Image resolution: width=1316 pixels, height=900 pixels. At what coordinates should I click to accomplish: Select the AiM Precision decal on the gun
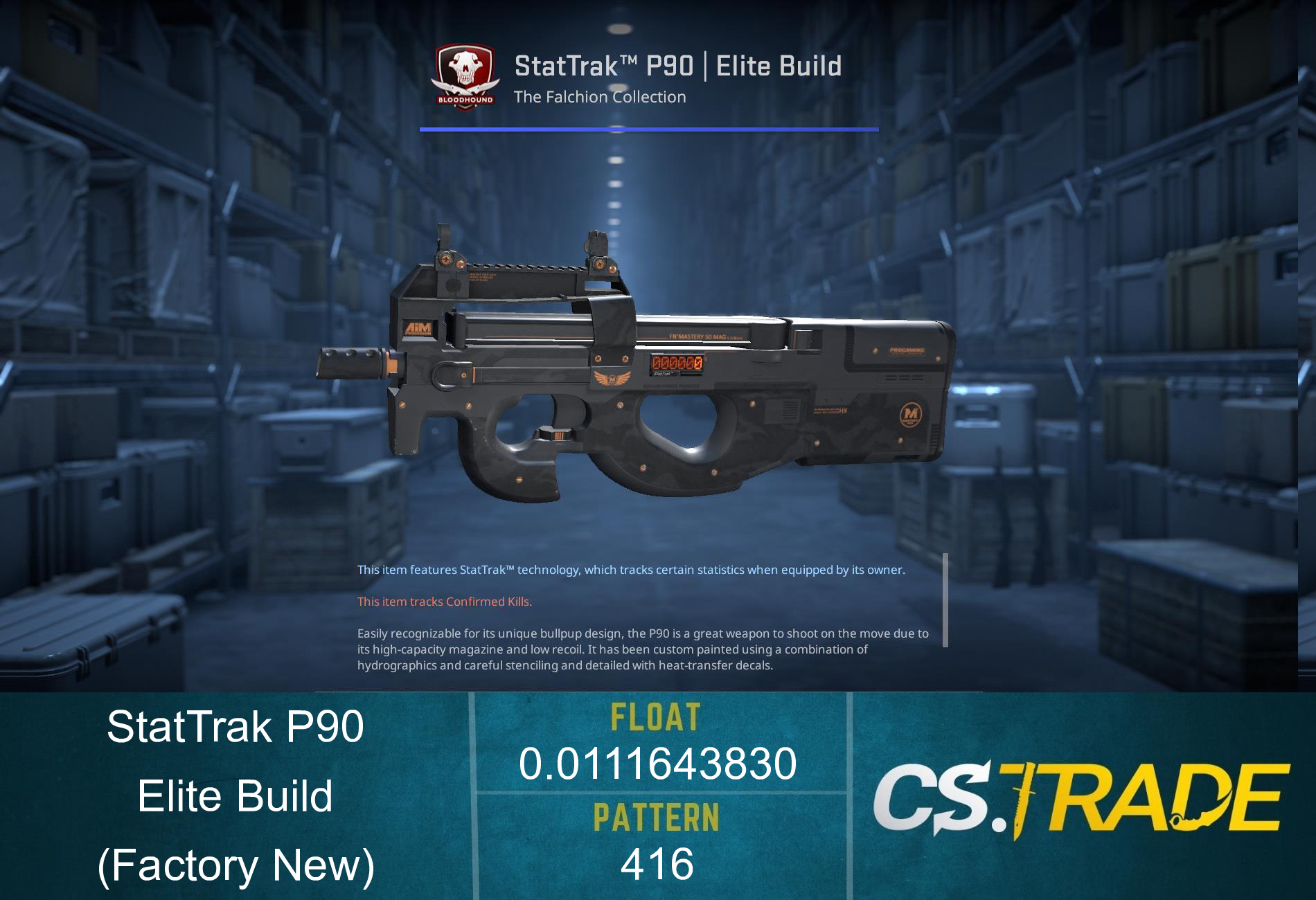coord(418,327)
